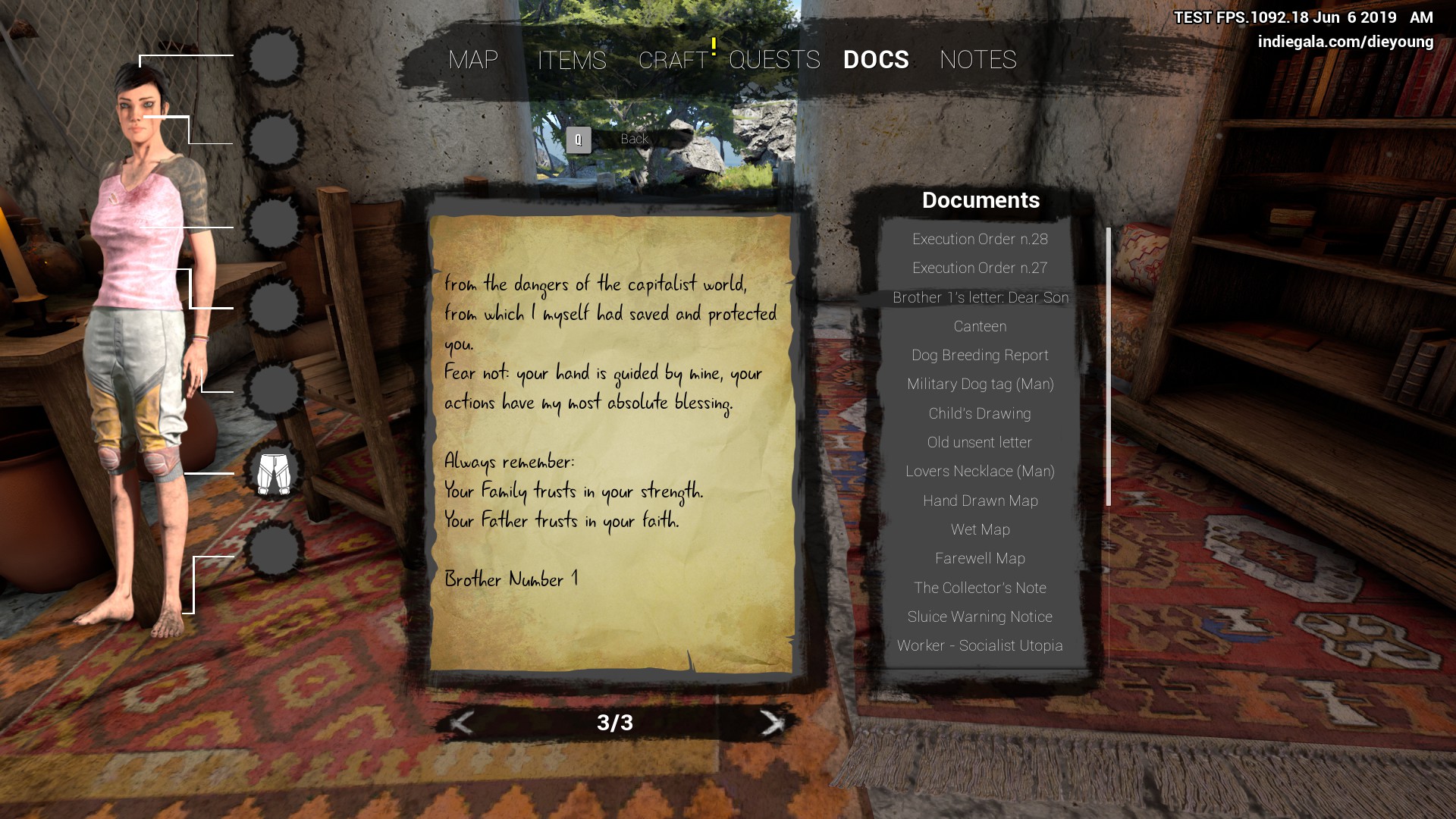The width and height of the screenshot is (1456, 819).
Task: Click the Back button
Action: coord(633,140)
